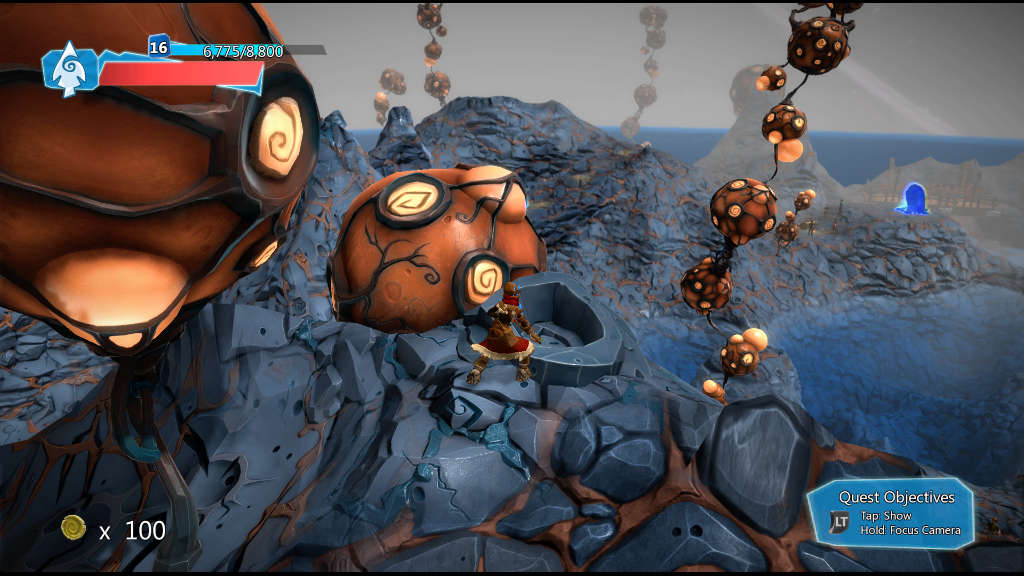Select the level 16 badge
Screen dimensions: 1024x576
(158, 46)
